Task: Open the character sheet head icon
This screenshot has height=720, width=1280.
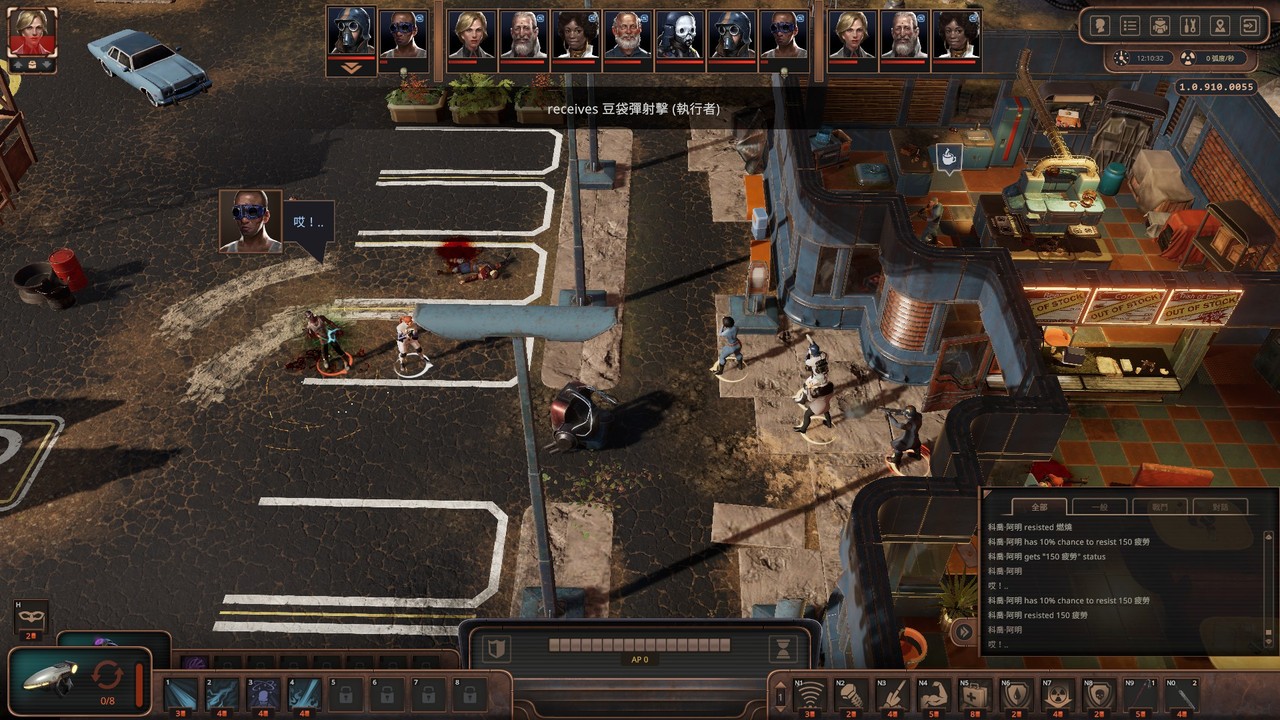Action: [1100, 26]
